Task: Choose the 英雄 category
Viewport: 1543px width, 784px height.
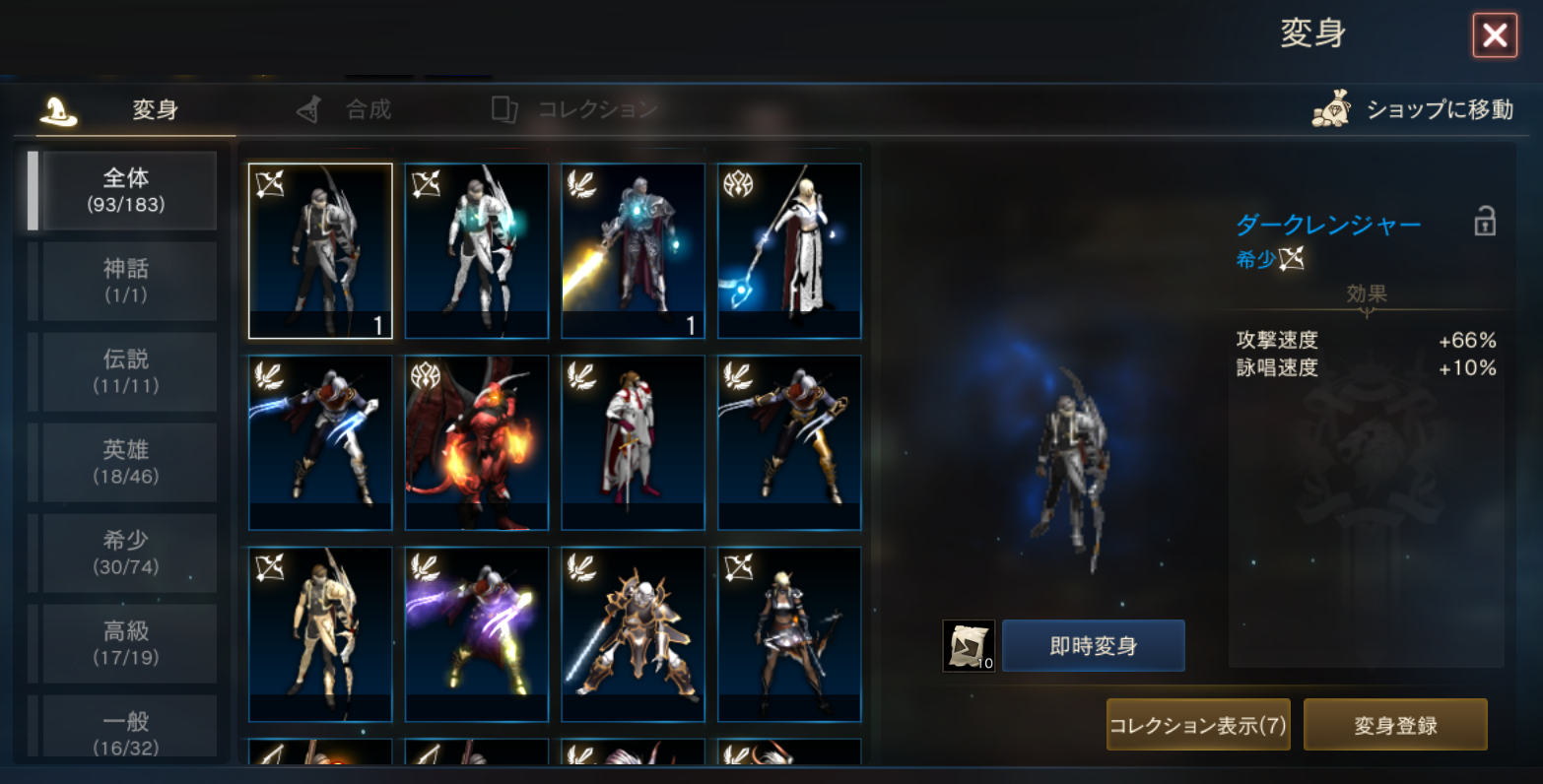Action: pyautogui.click(x=127, y=462)
